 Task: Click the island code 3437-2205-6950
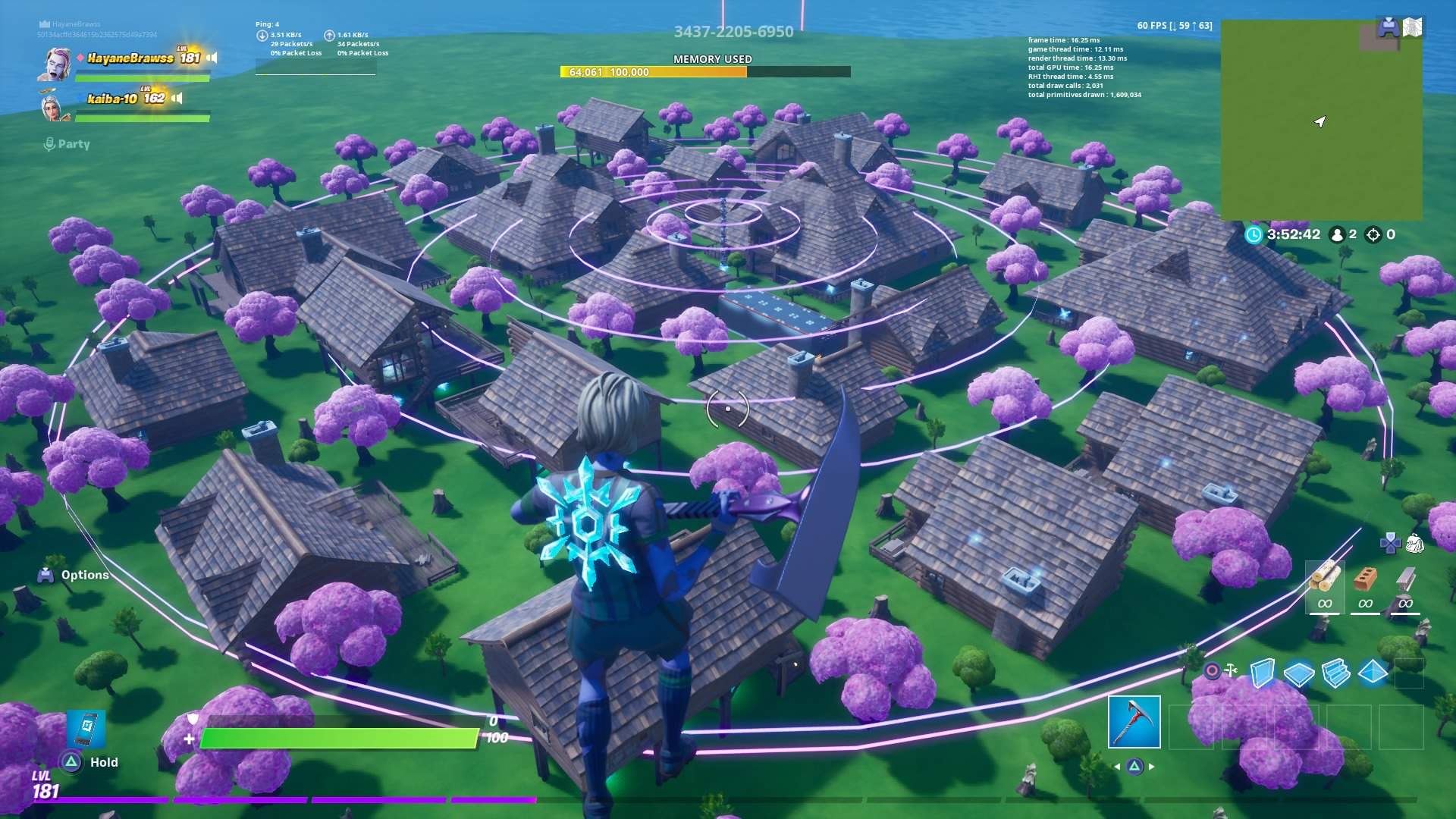(734, 31)
